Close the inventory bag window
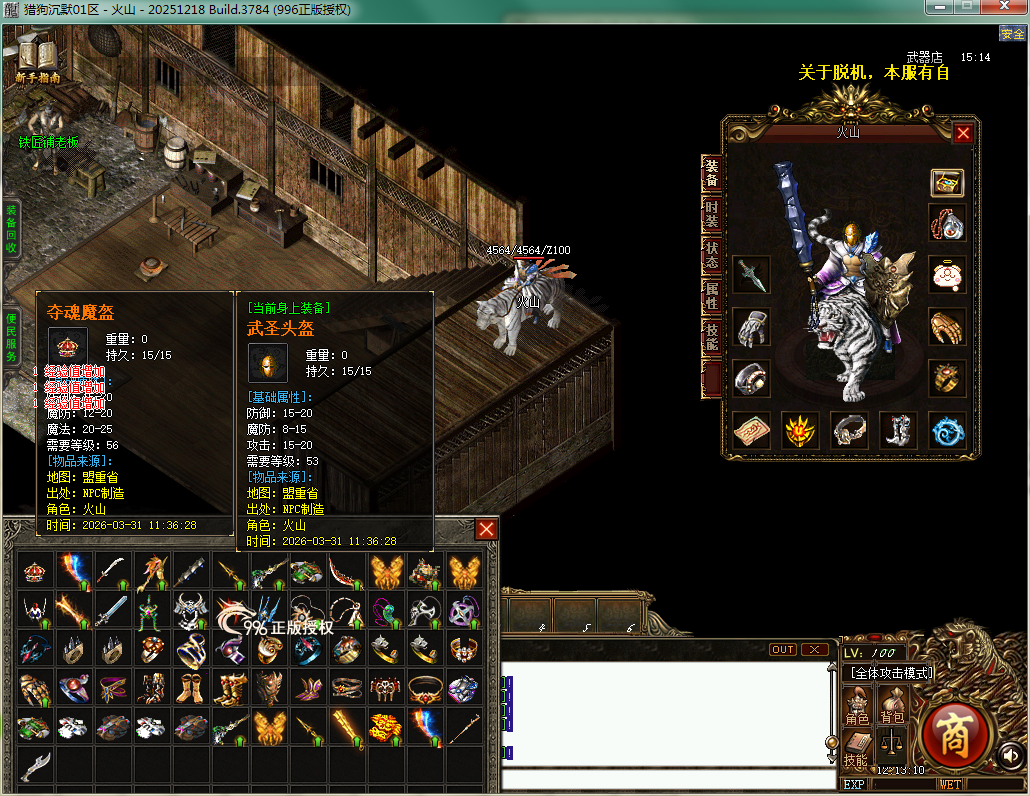This screenshot has height=796, width=1030. pos(486,529)
